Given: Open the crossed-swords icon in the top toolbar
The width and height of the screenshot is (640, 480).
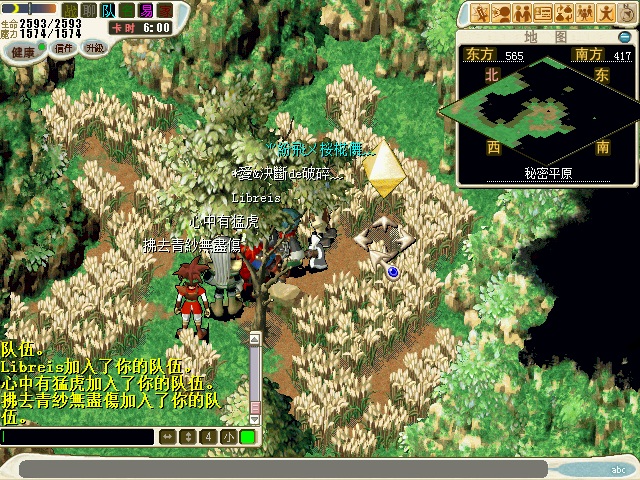Looking at the screenshot, I should click(482, 13).
